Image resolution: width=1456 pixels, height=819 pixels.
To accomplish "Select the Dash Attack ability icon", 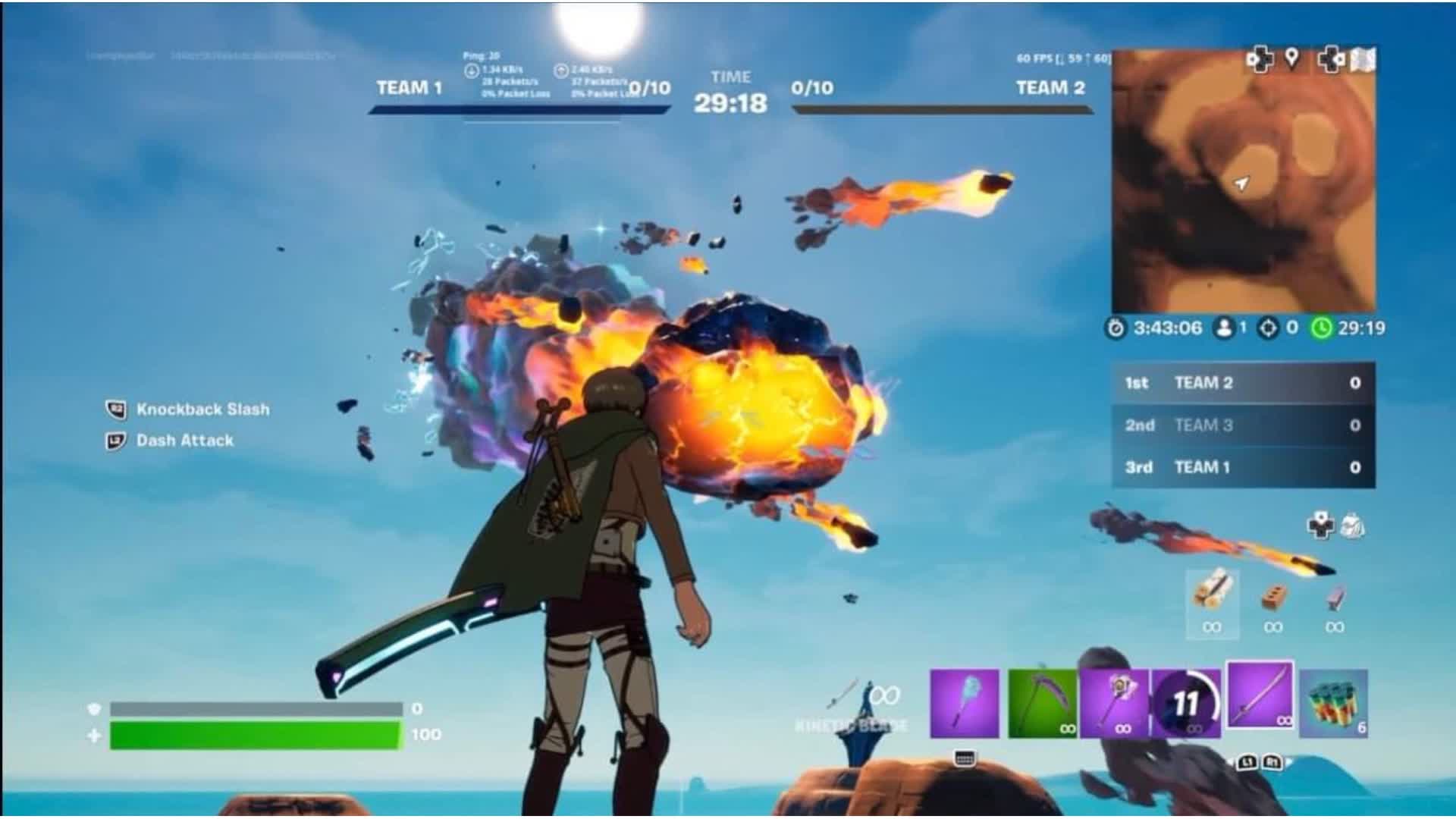I will [115, 441].
